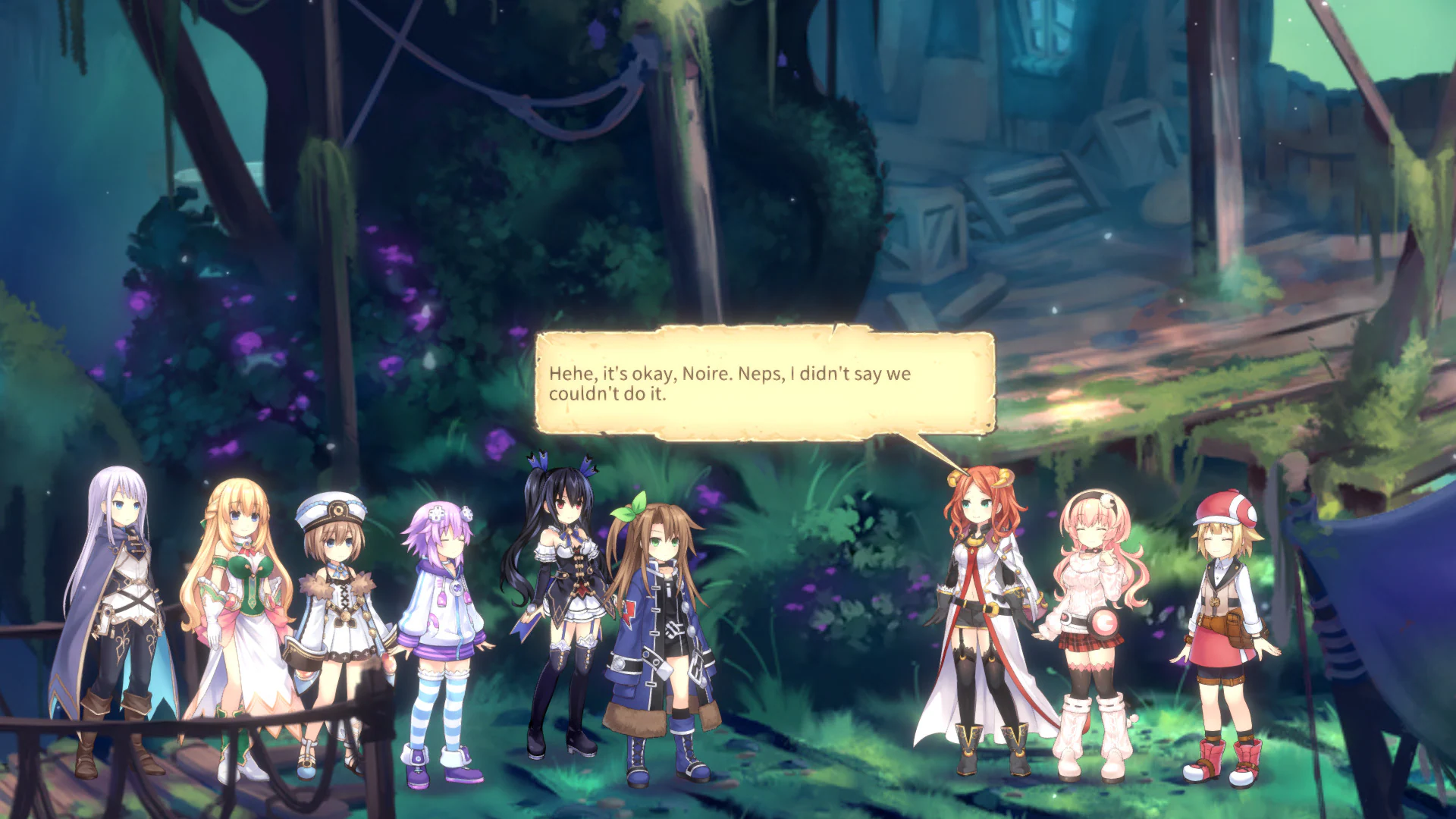Click the moon clip in Compa's hair
The width and height of the screenshot is (1456, 819).
(x=1109, y=499)
